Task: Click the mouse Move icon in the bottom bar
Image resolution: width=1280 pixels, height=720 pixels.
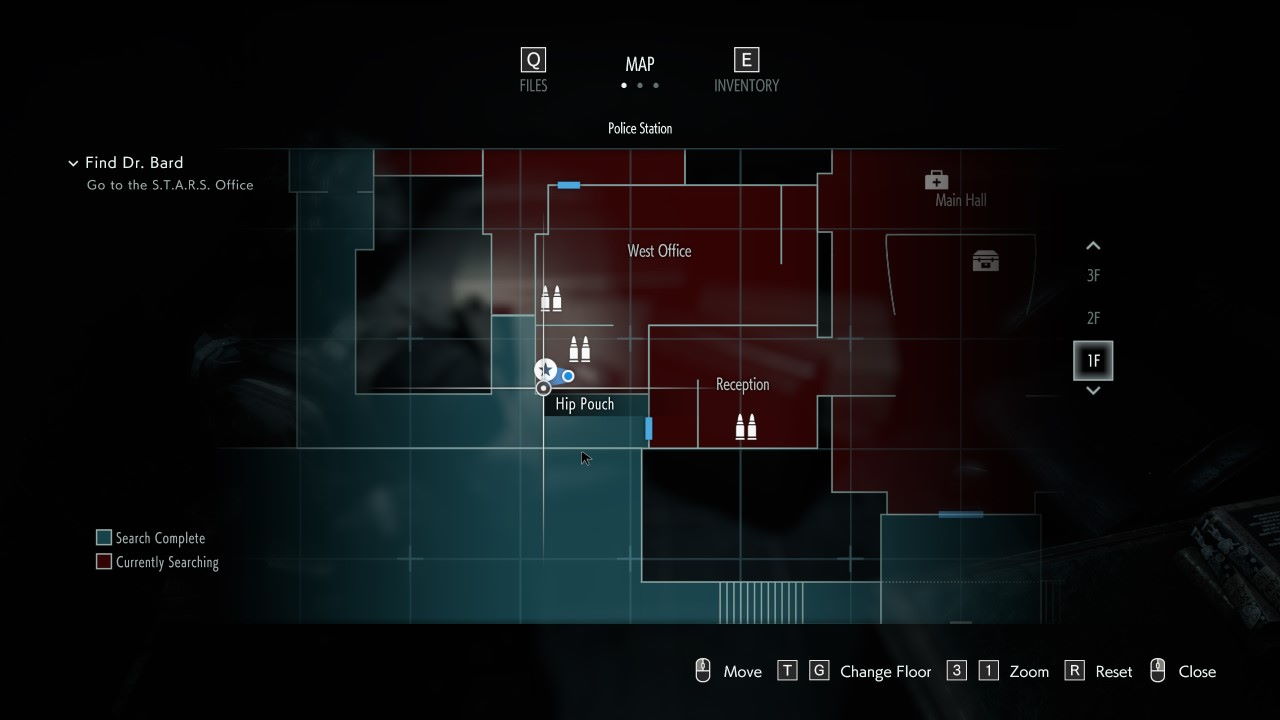Action: point(703,670)
